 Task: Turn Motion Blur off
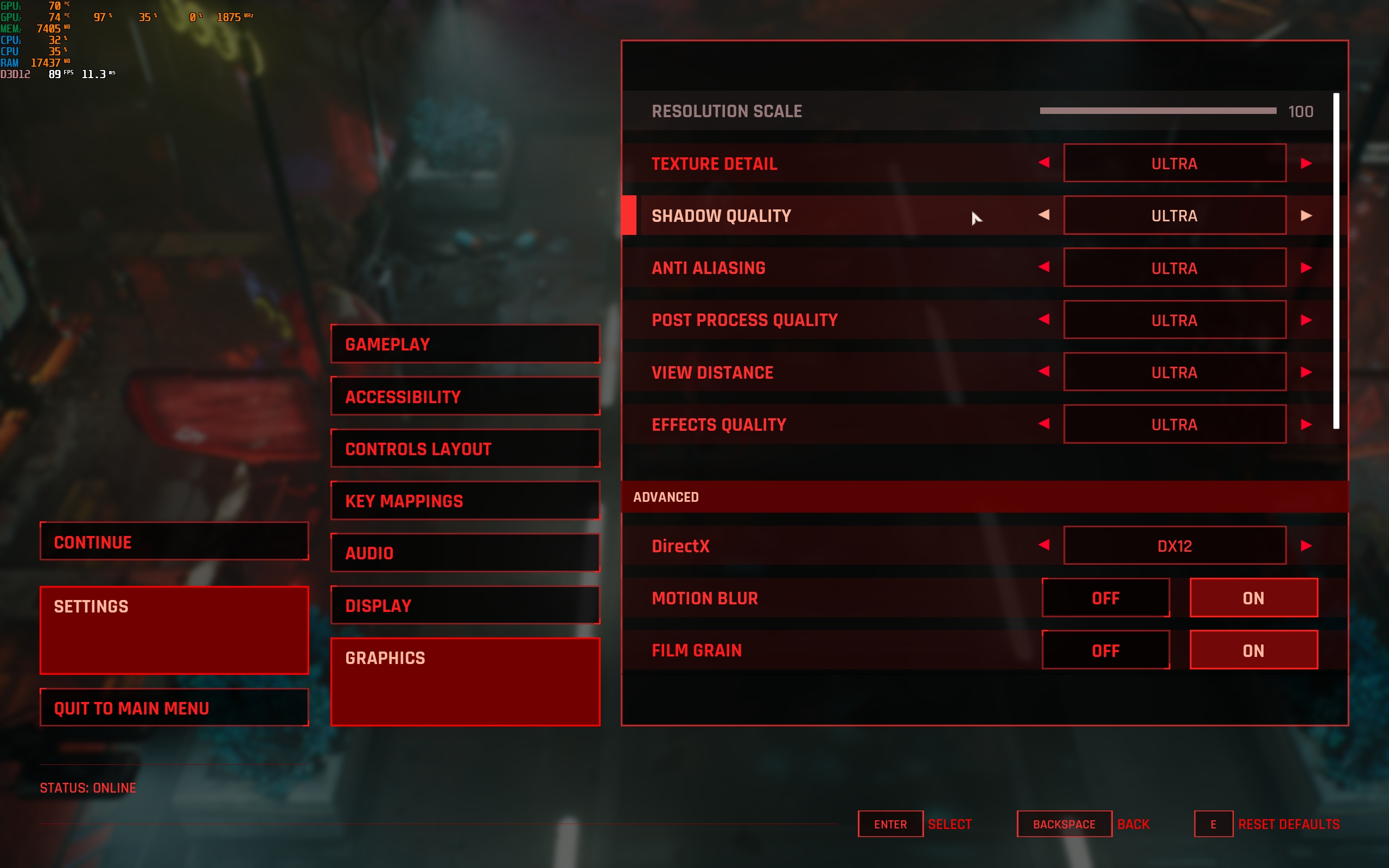tap(1105, 598)
